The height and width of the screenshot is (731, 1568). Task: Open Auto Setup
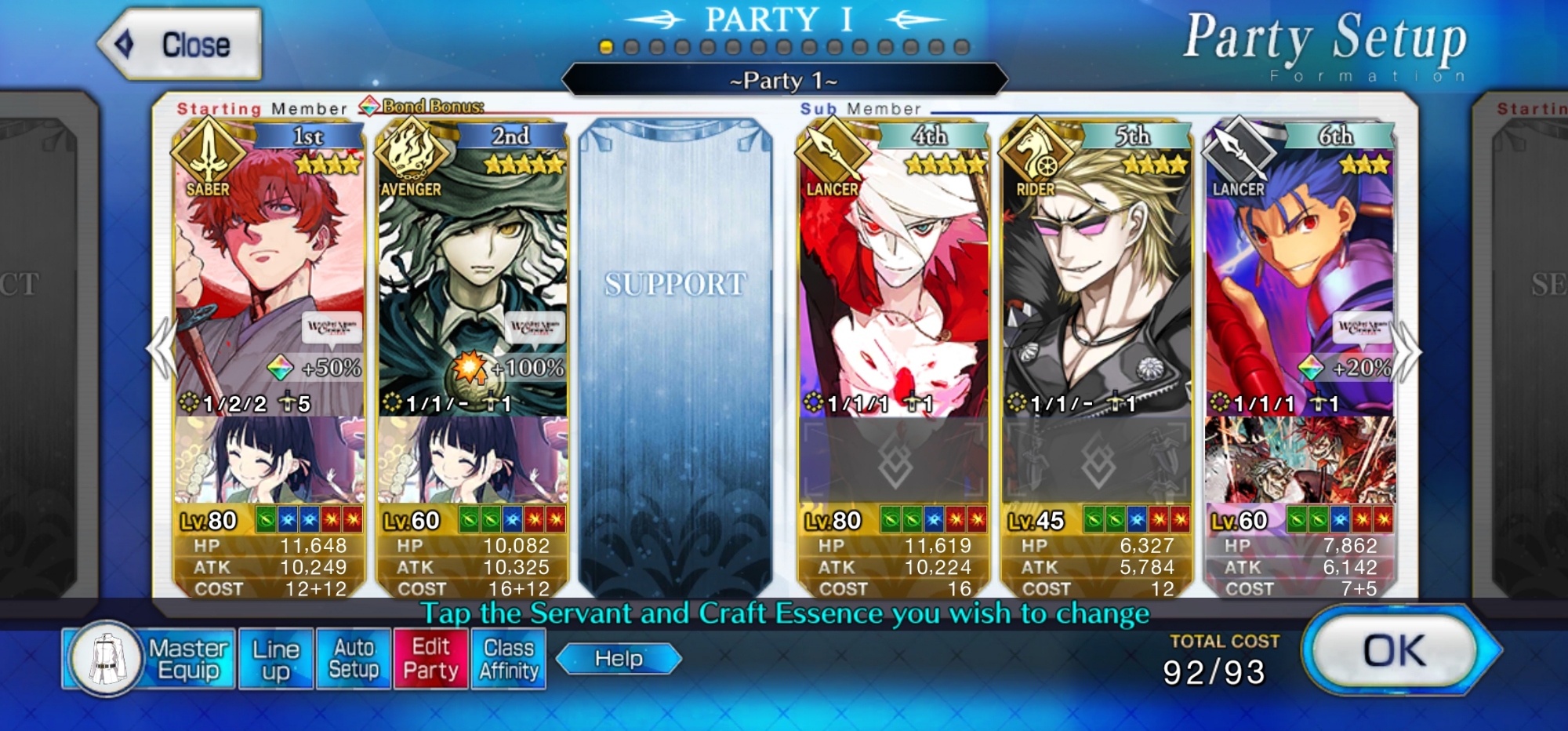pos(354,659)
